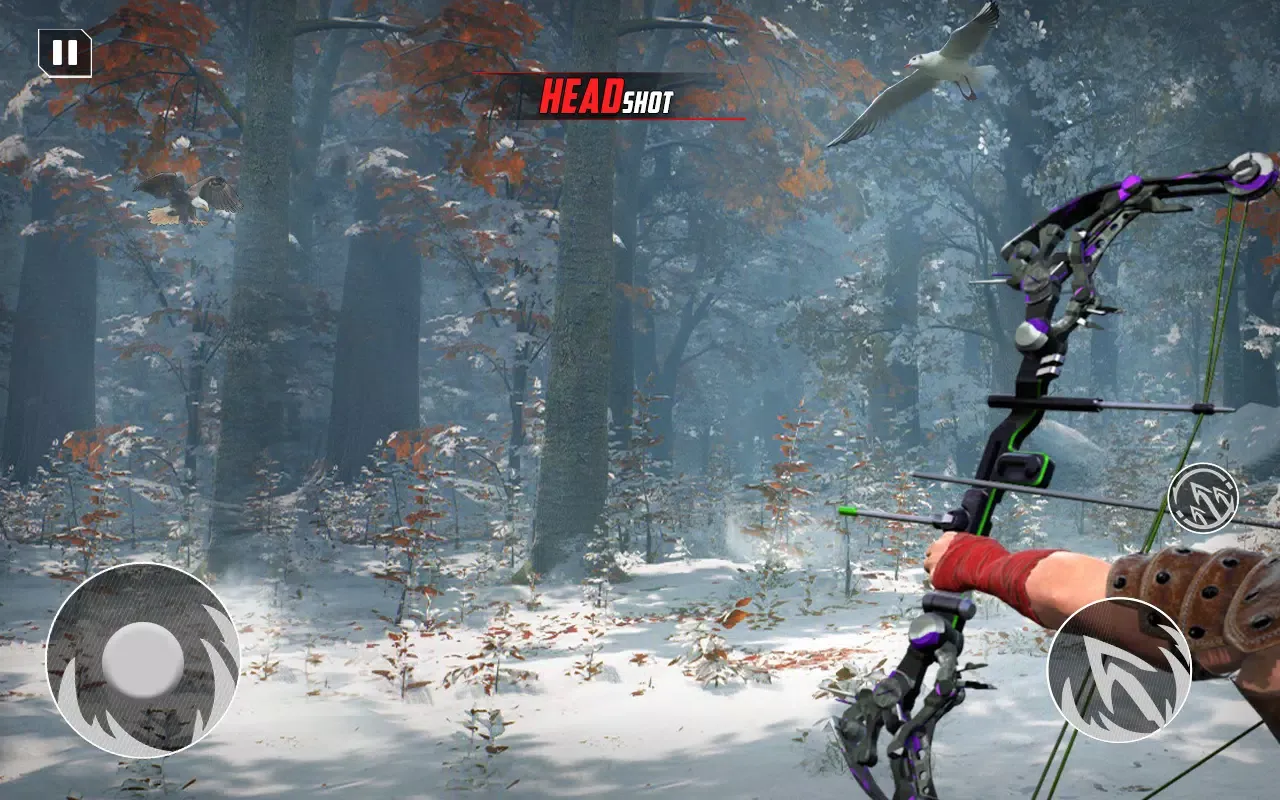The image size is (1280, 800).
Task: Tap the virtual movement joystick
Action: [143, 660]
